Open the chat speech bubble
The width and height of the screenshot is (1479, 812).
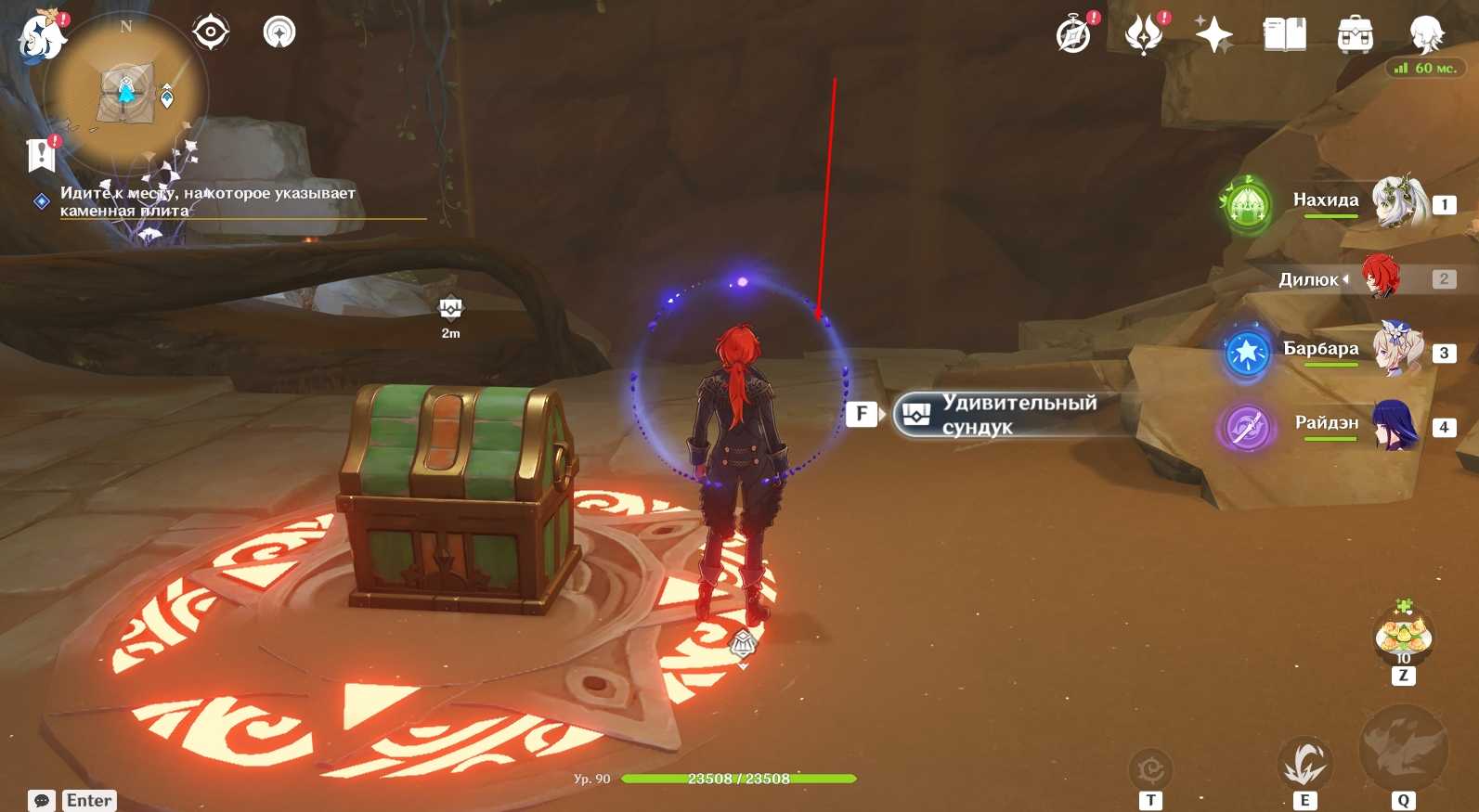pos(42,800)
